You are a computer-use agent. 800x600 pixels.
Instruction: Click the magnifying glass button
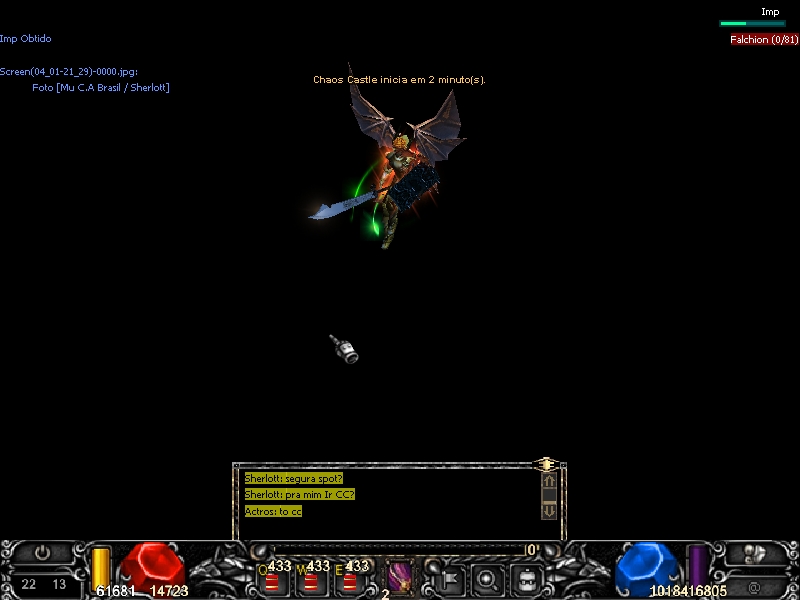point(488,578)
